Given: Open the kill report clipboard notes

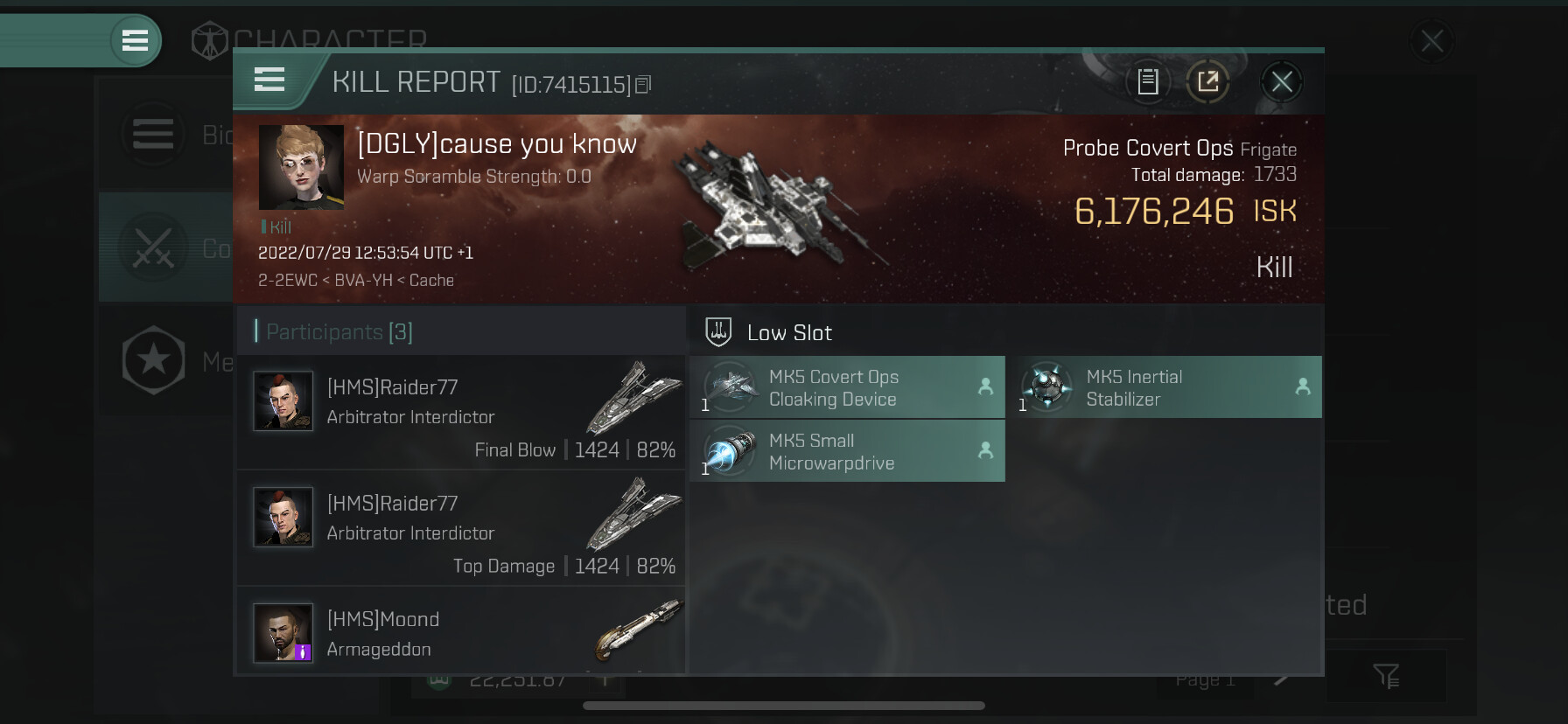Looking at the screenshot, I should (x=1148, y=82).
